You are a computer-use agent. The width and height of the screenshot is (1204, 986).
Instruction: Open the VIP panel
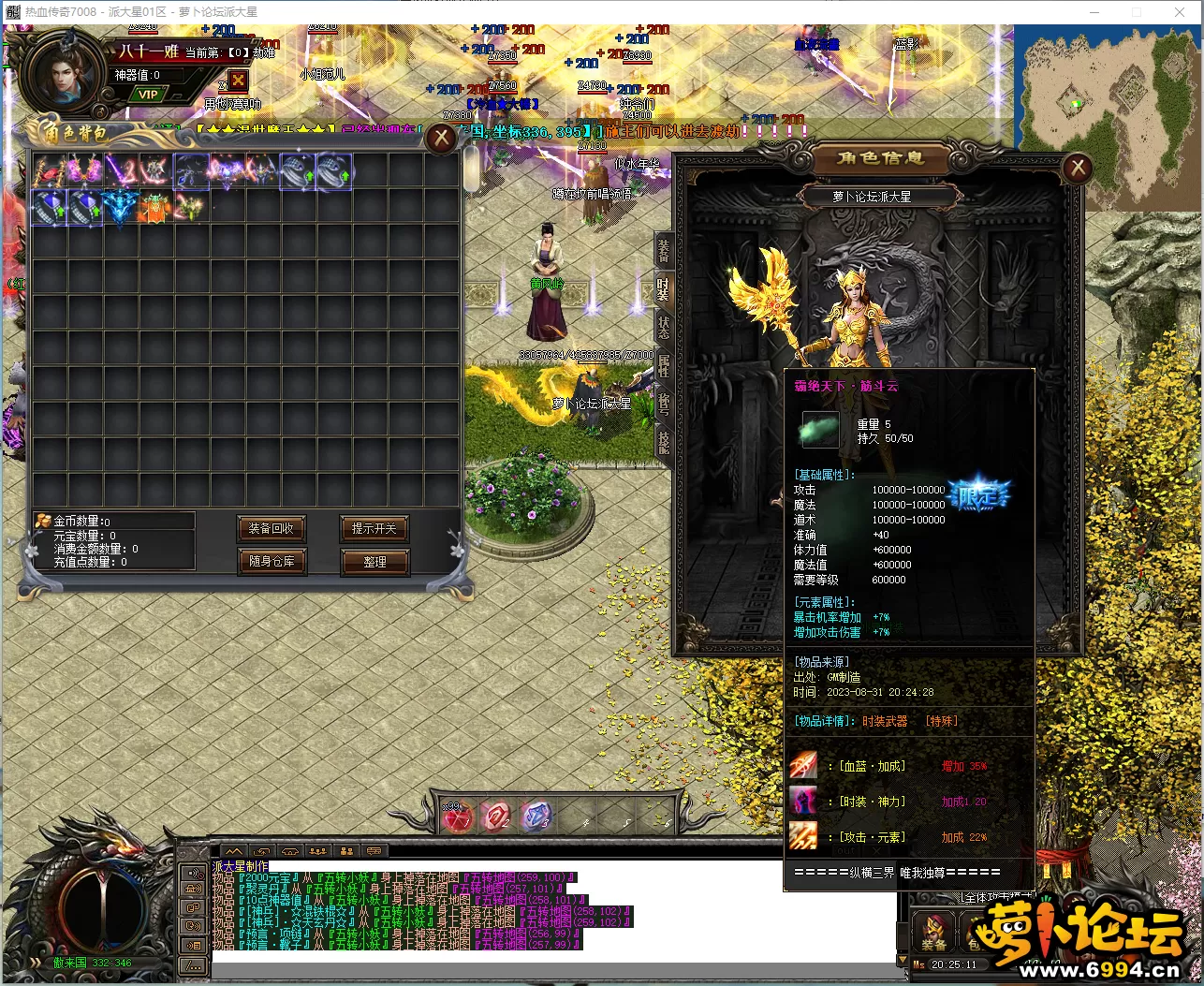click(148, 95)
